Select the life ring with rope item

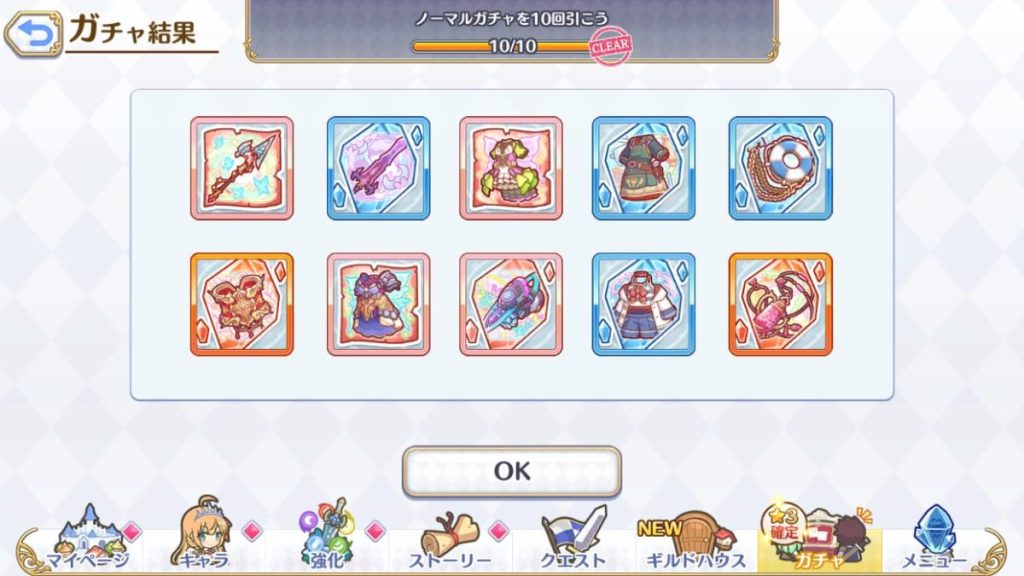pos(780,168)
